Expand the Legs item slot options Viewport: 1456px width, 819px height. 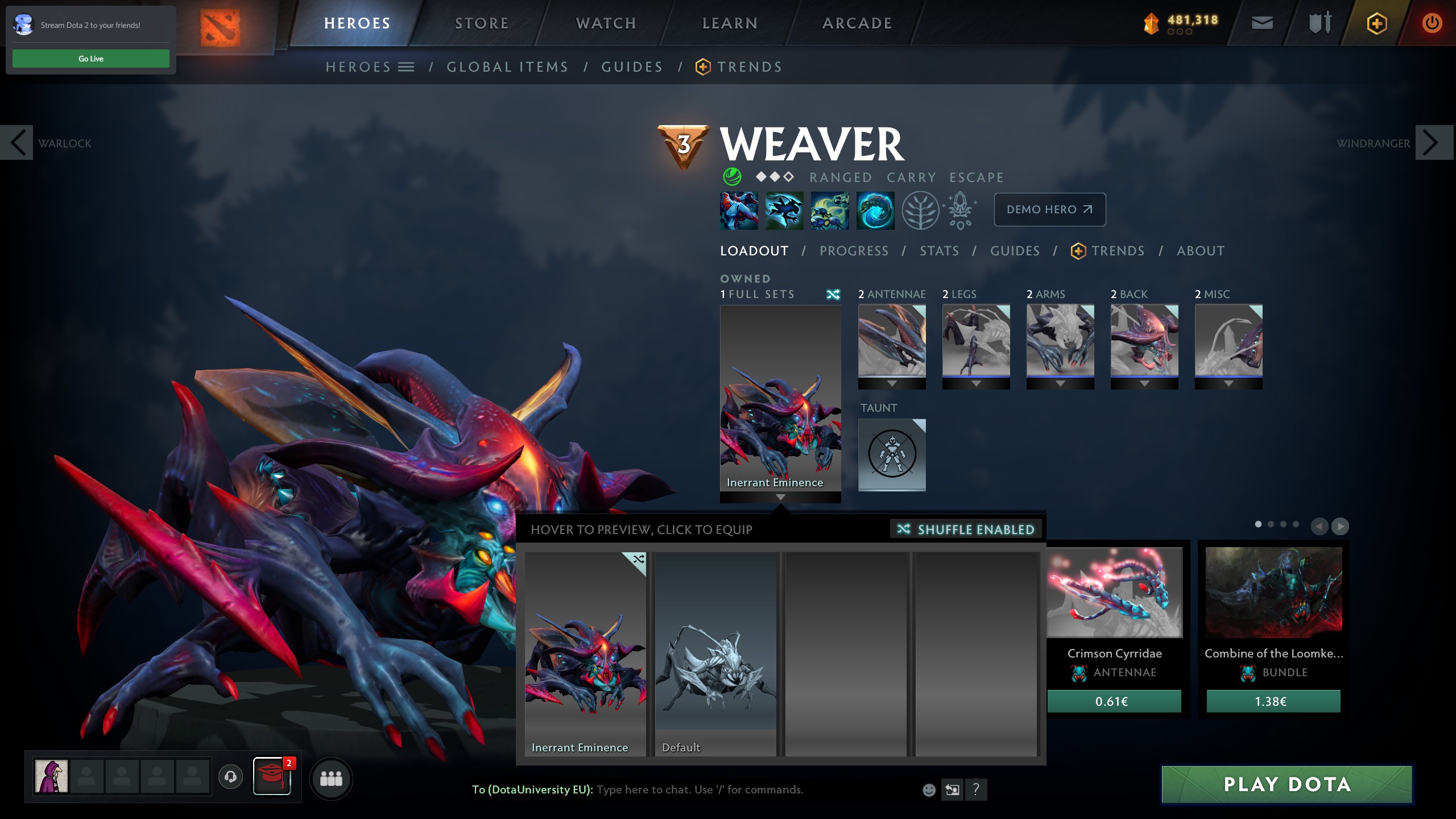coord(975,383)
